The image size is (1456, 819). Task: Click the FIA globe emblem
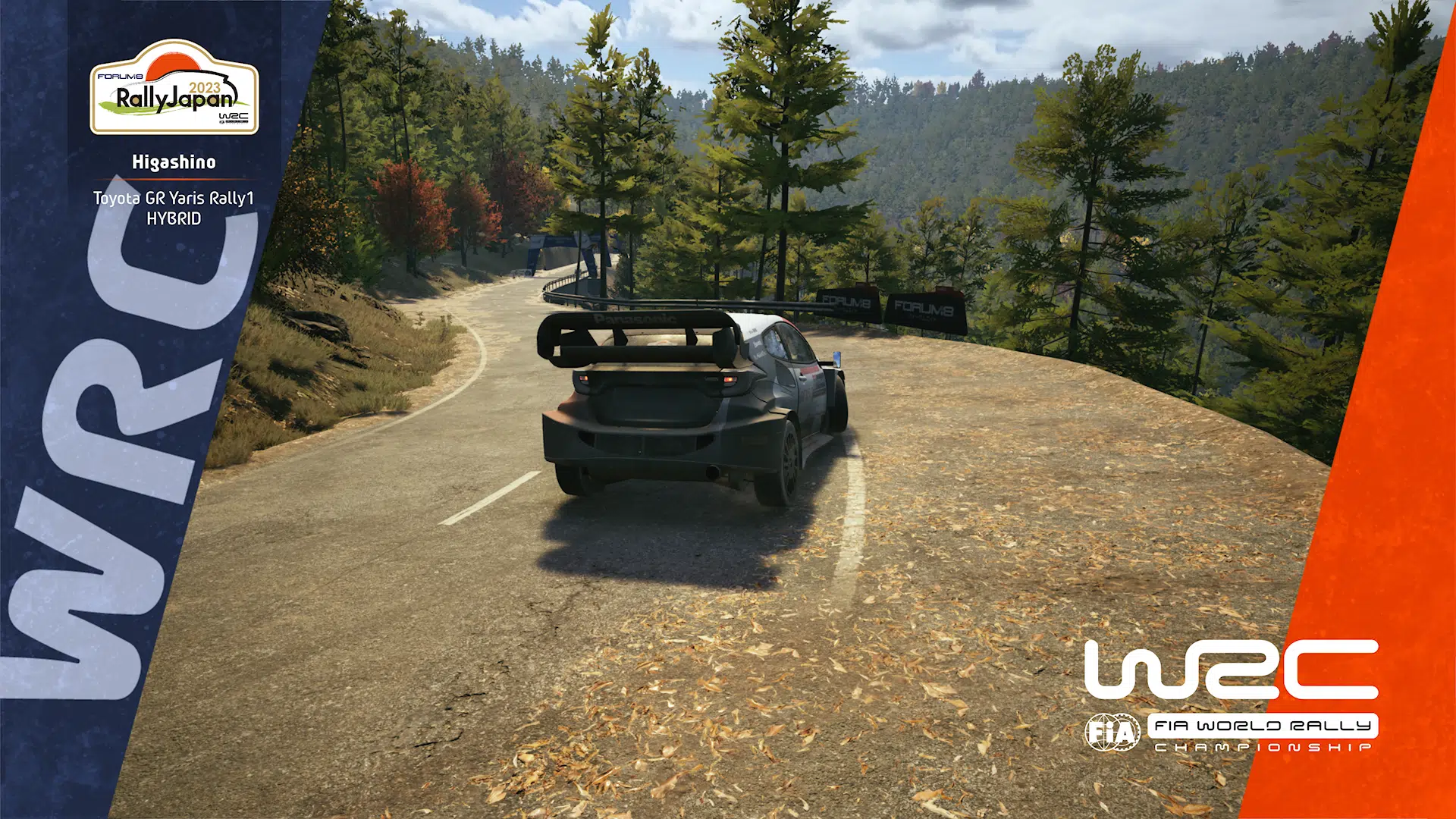[1111, 730]
